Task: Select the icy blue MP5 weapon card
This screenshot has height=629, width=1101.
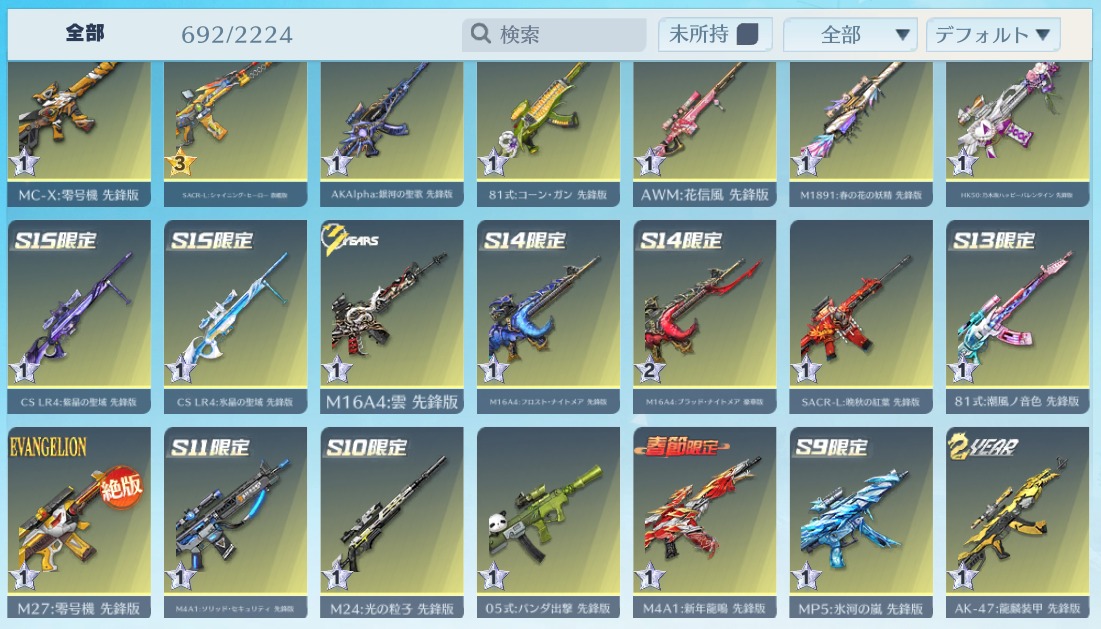Action: tap(861, 522)
